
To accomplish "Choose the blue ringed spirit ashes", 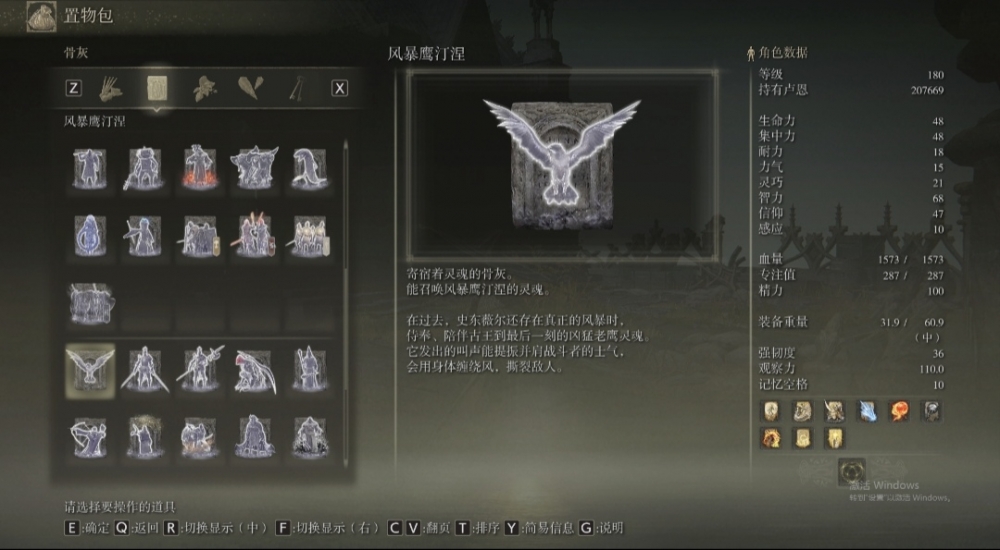I will (90, 236).
